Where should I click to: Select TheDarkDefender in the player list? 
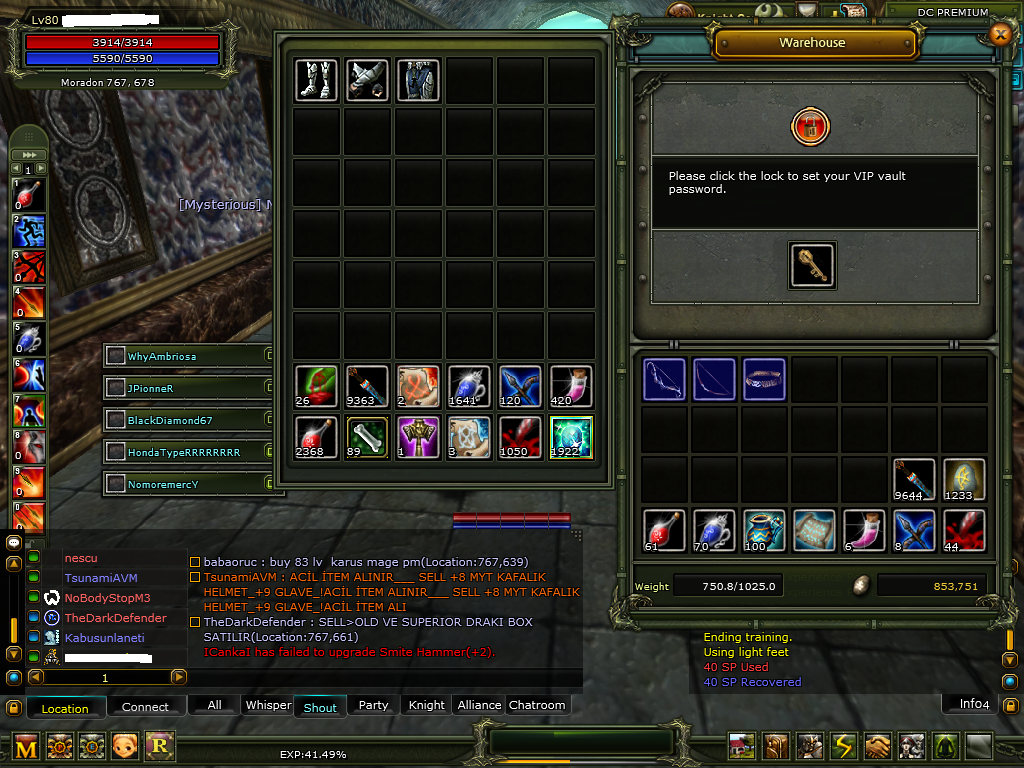[x=116, y=618]
